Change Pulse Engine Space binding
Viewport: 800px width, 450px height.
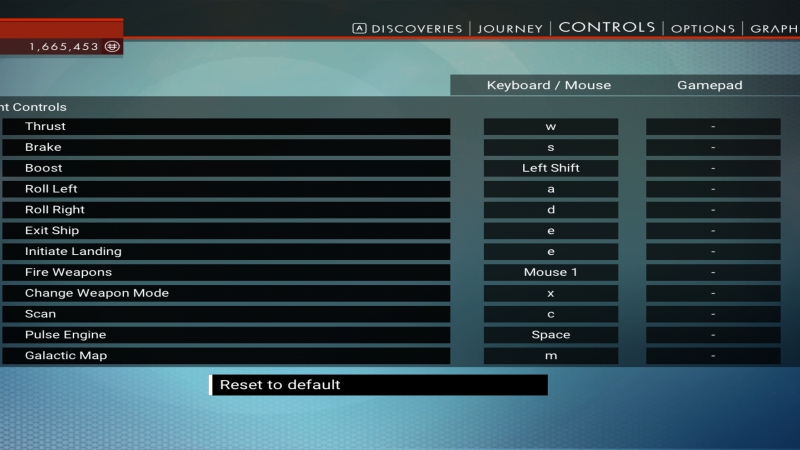551,335
